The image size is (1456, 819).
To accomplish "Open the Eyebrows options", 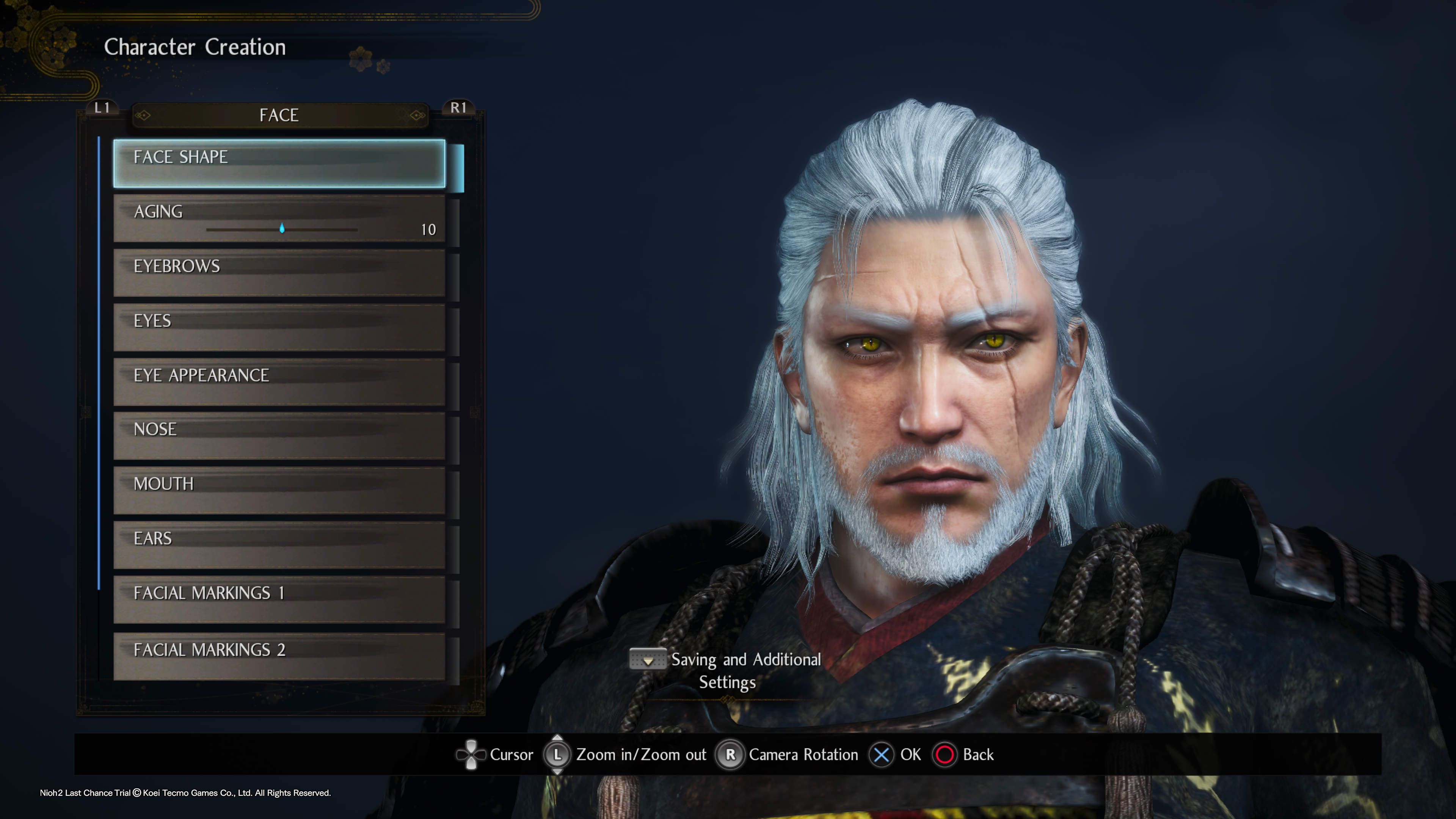I will tap(279, 273).
